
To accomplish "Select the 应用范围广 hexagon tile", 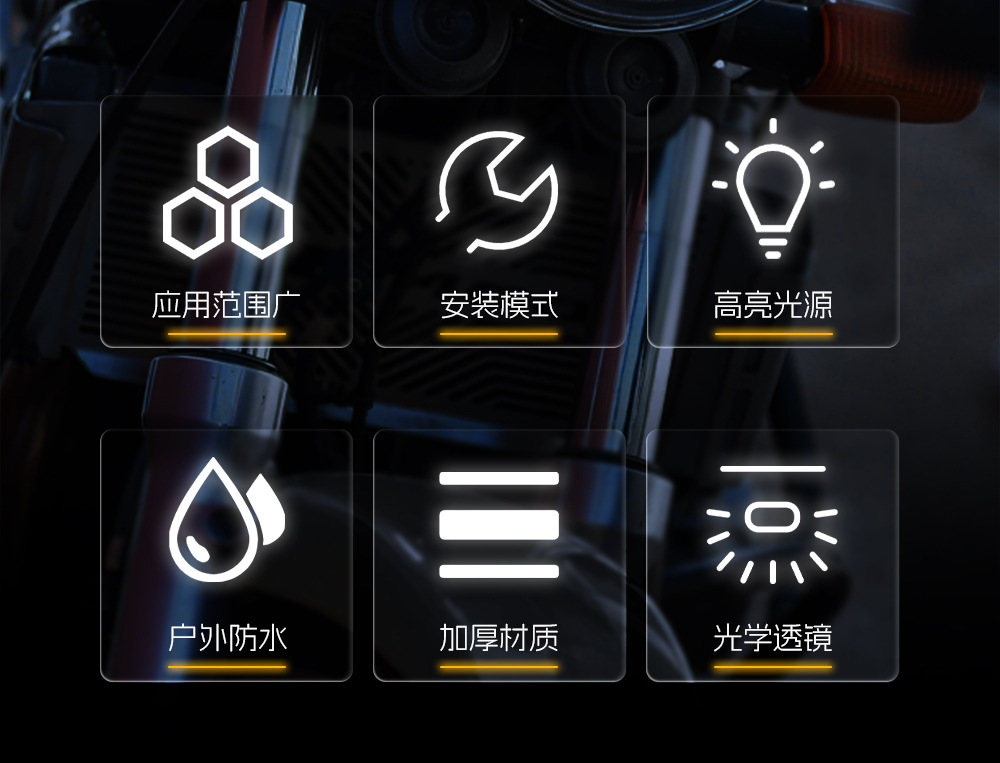I will [227, 222].
